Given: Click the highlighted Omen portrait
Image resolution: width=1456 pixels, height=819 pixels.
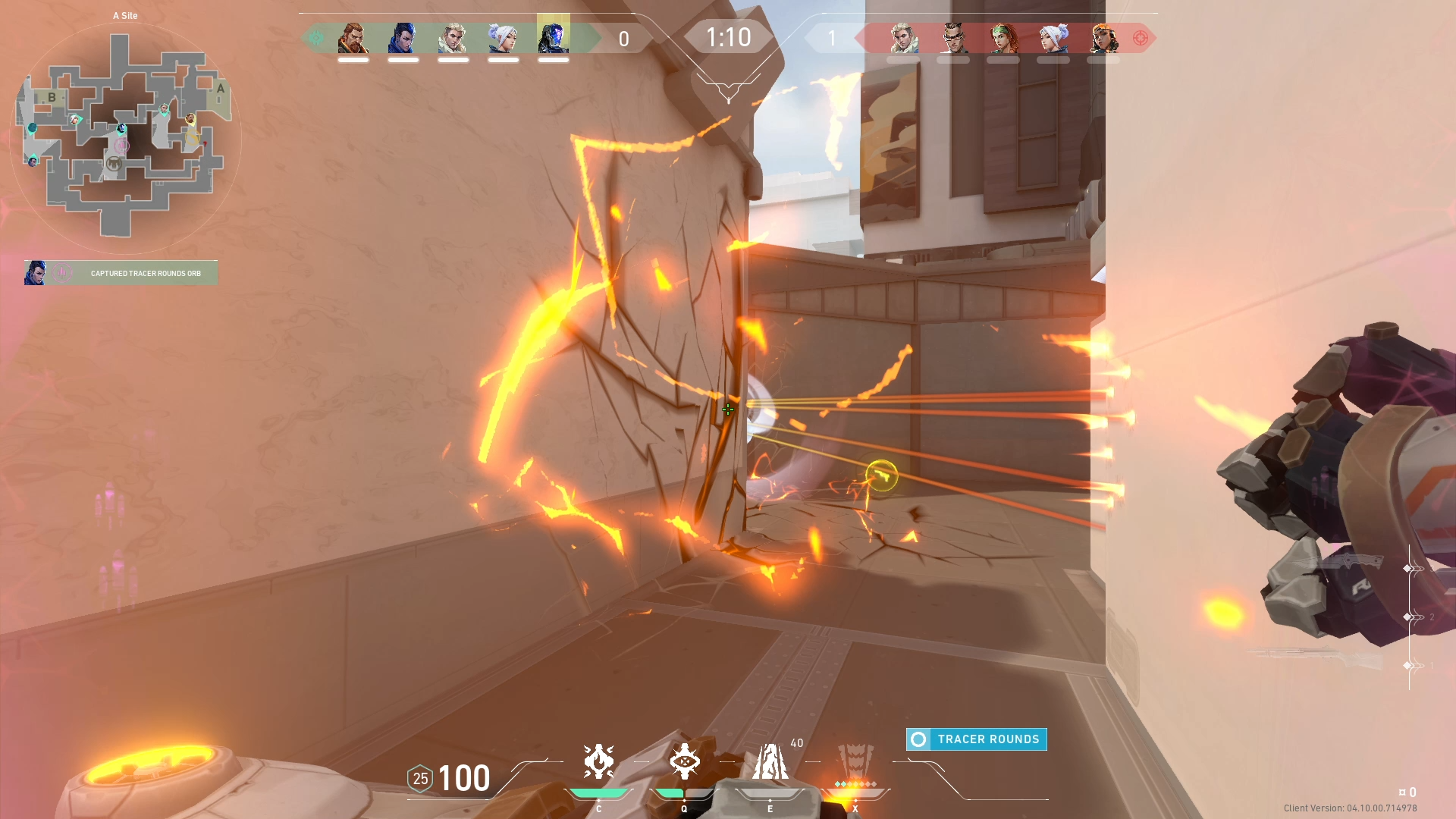Looking at the screenshot, I should click(x=553, y=38).
